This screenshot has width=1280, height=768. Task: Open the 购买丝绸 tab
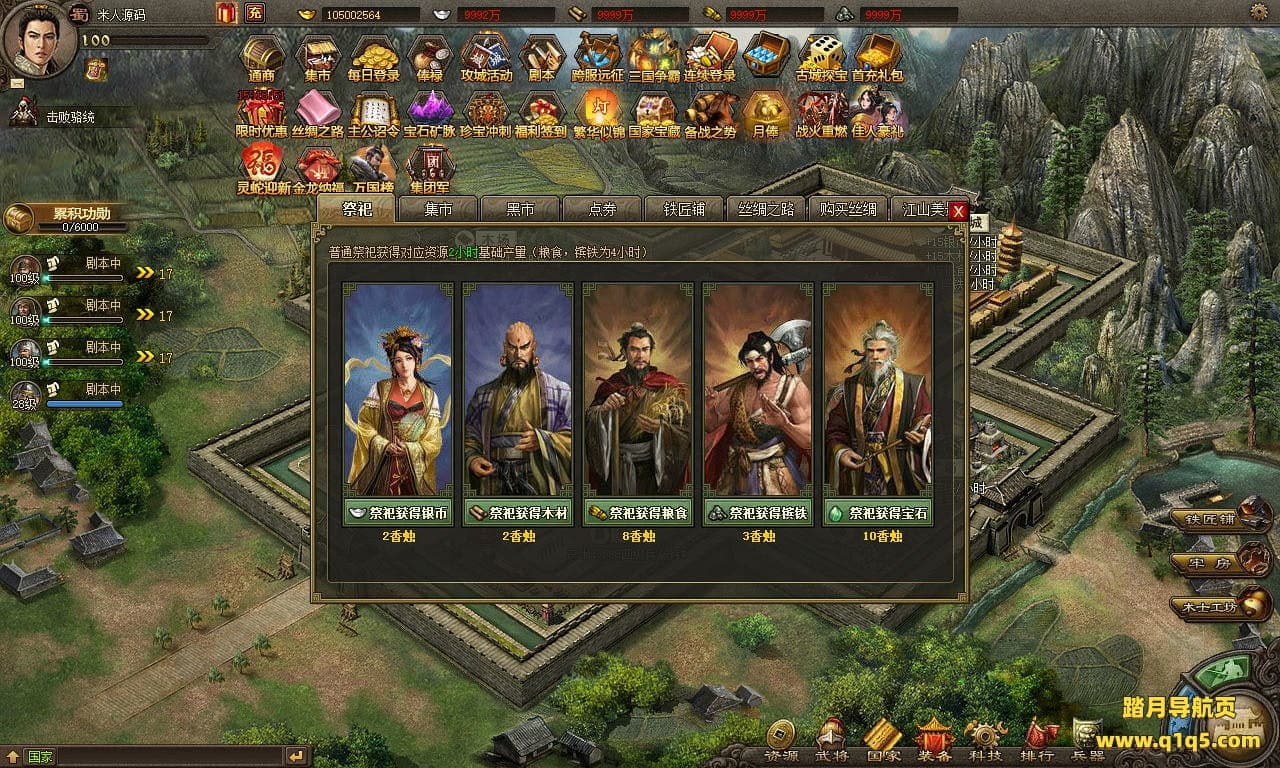point(848,209)
